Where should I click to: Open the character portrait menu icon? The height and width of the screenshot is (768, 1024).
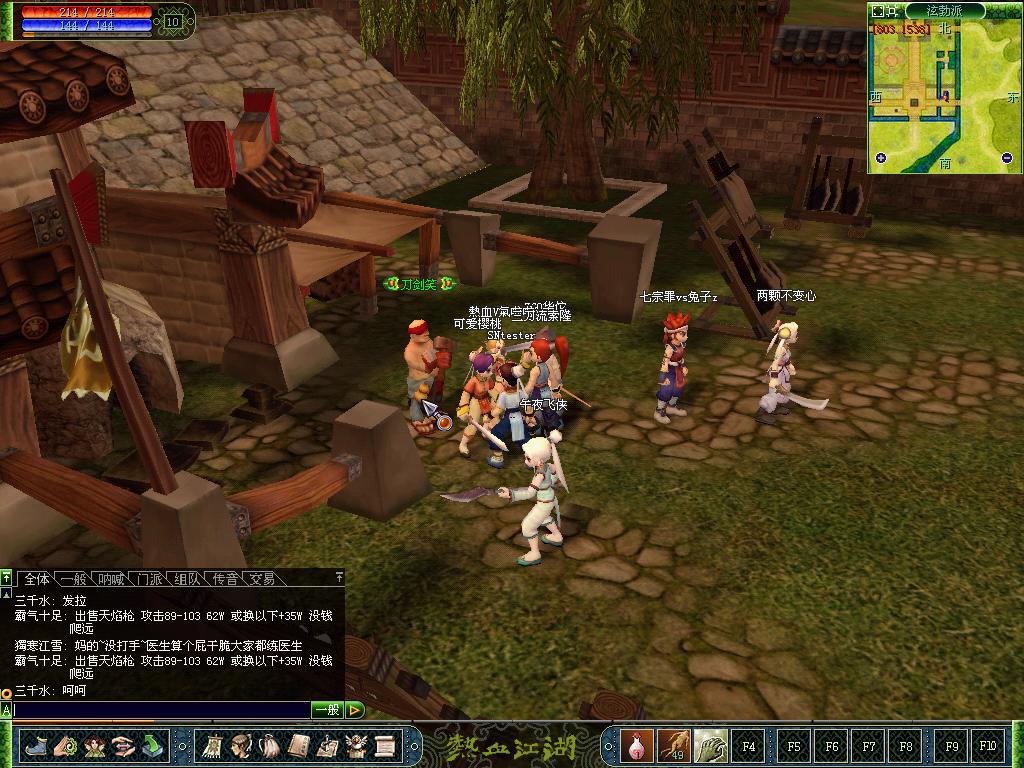241,745
